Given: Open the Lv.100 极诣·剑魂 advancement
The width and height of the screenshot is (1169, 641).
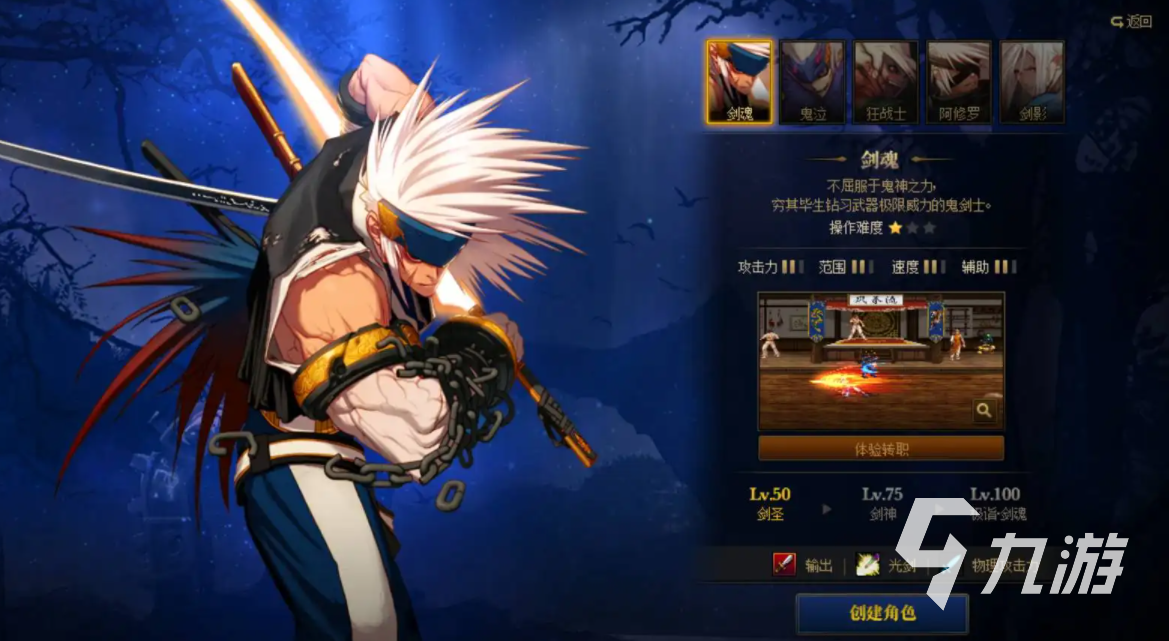Looking at the screenshot, I should tap(997, 504).
